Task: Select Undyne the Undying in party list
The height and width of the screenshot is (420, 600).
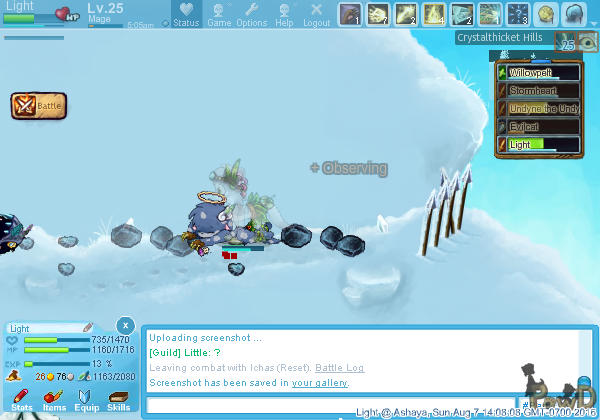Action: point(538,109)
